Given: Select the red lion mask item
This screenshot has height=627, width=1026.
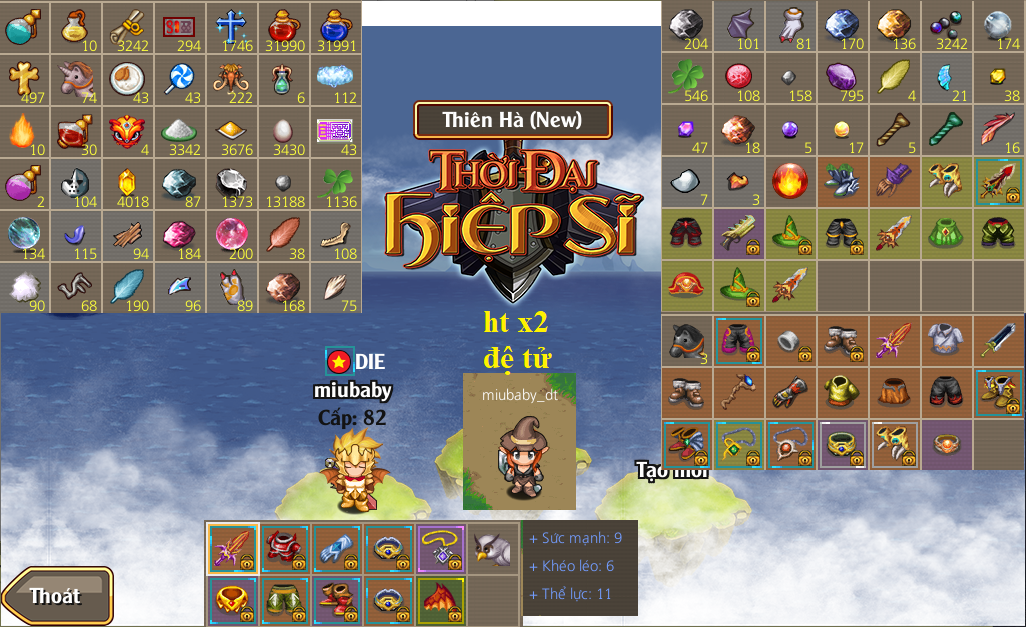Looking at the screenshot, I should coord(129,130).
